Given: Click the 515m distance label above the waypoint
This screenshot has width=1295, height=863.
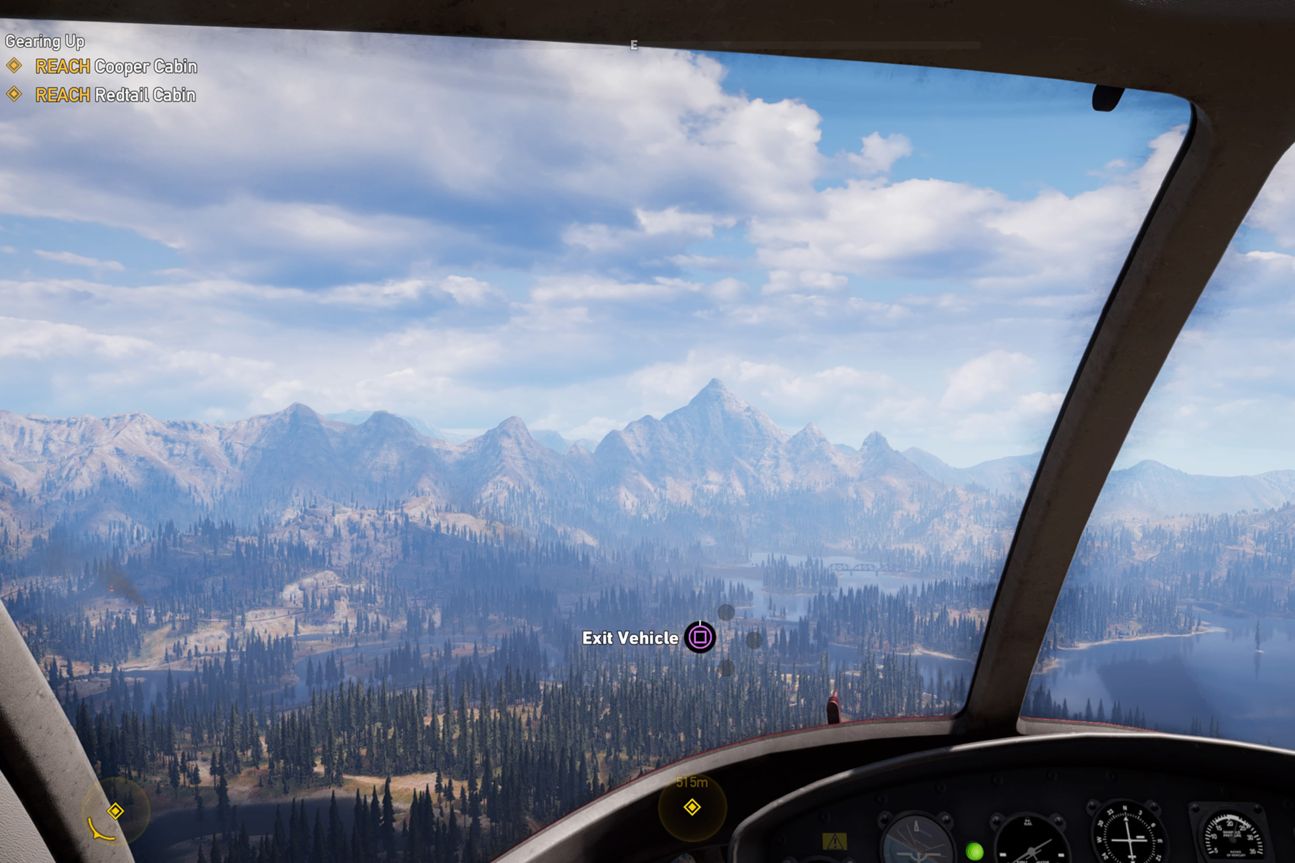Looking at the screenshot, I should (694, 783).
